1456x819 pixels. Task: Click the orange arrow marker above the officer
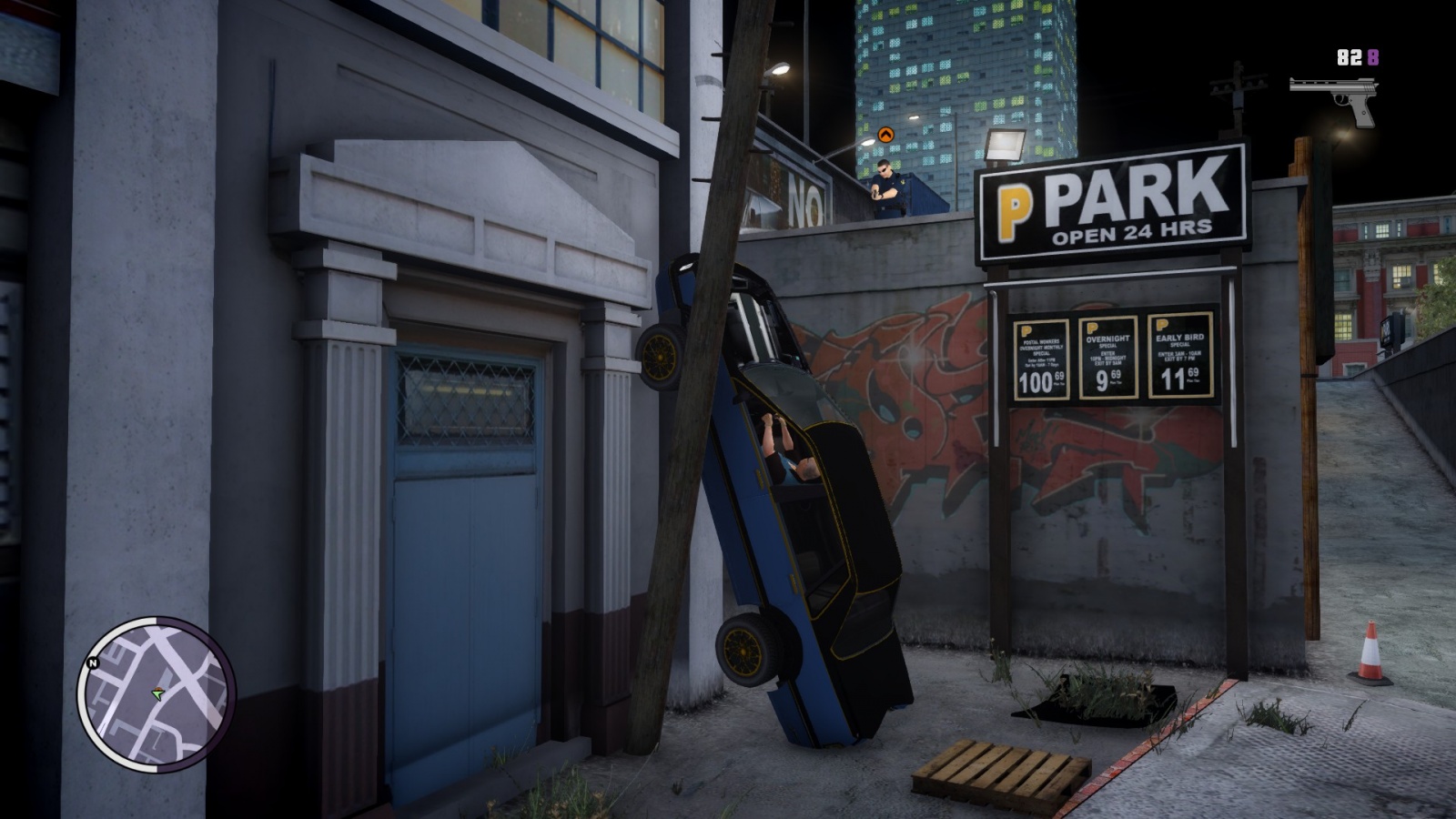tap(885, 135)
